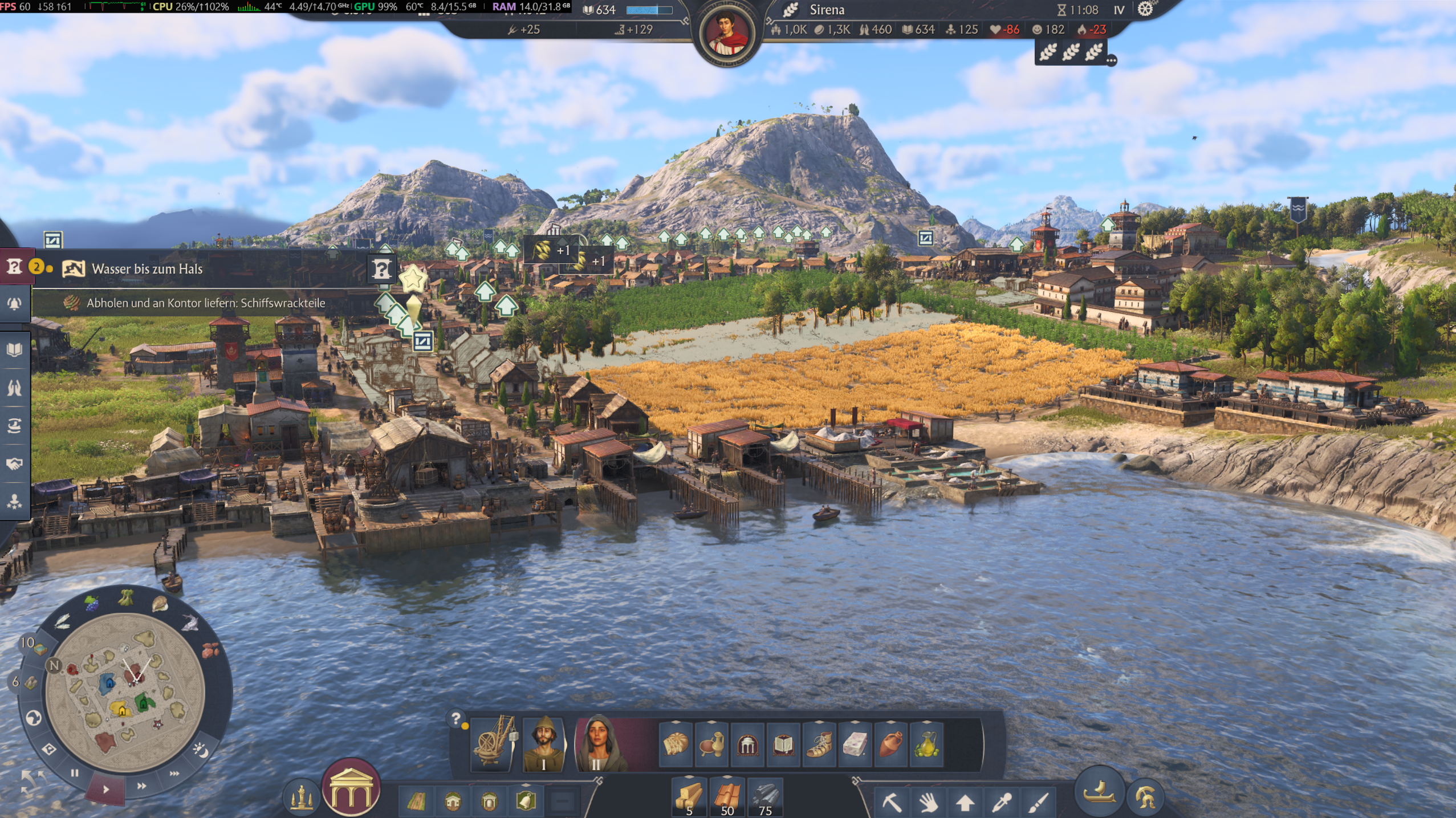Image resolution: width=1456 pixels, height=818 pixels.
Task: Open the ship menu button
Action: click(1099, 793)
